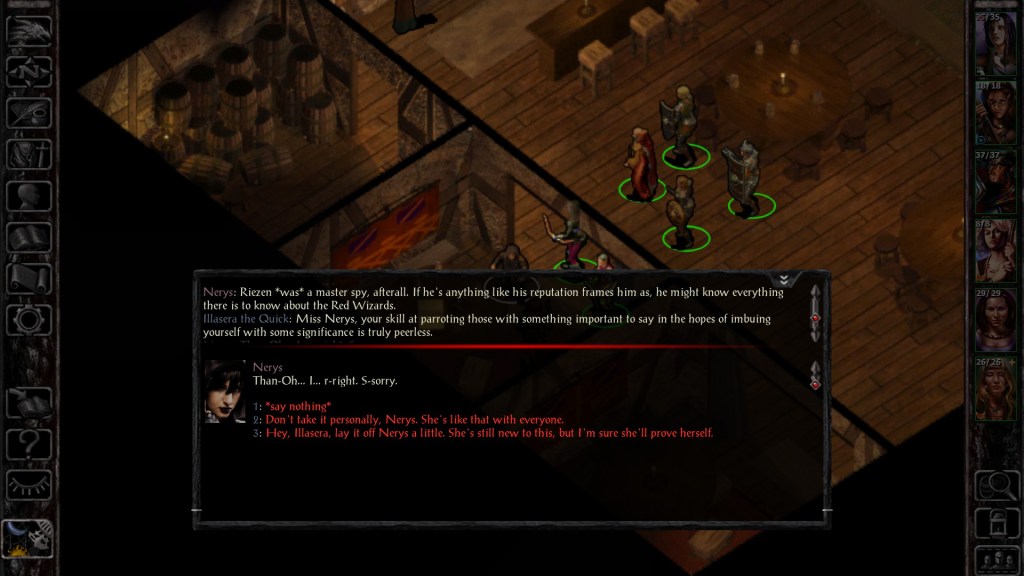Select the reply telling Illasera to lay off Nerys
Viewport: 1024px width, 576px height.
click(489, 433)
